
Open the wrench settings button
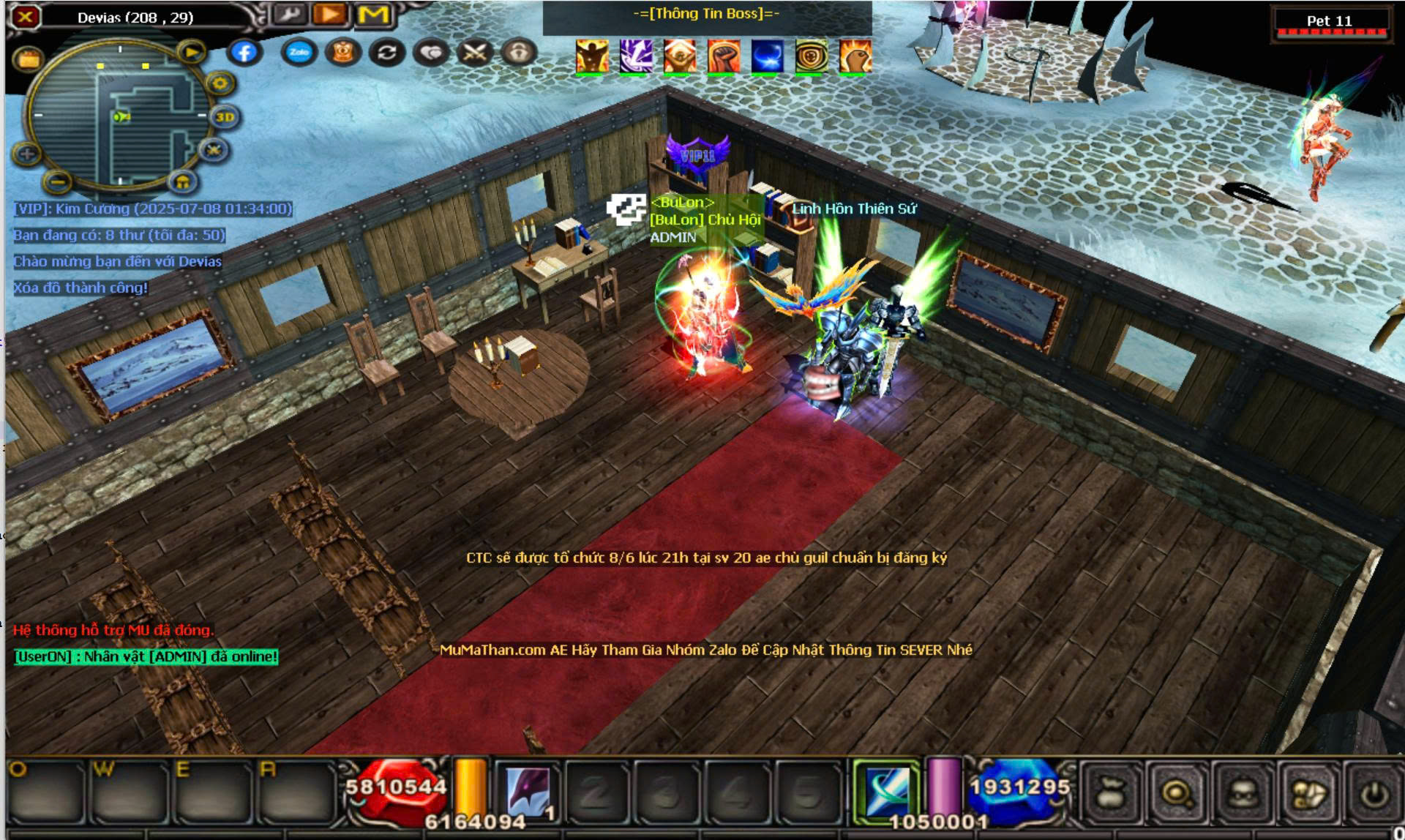point(290,15)
